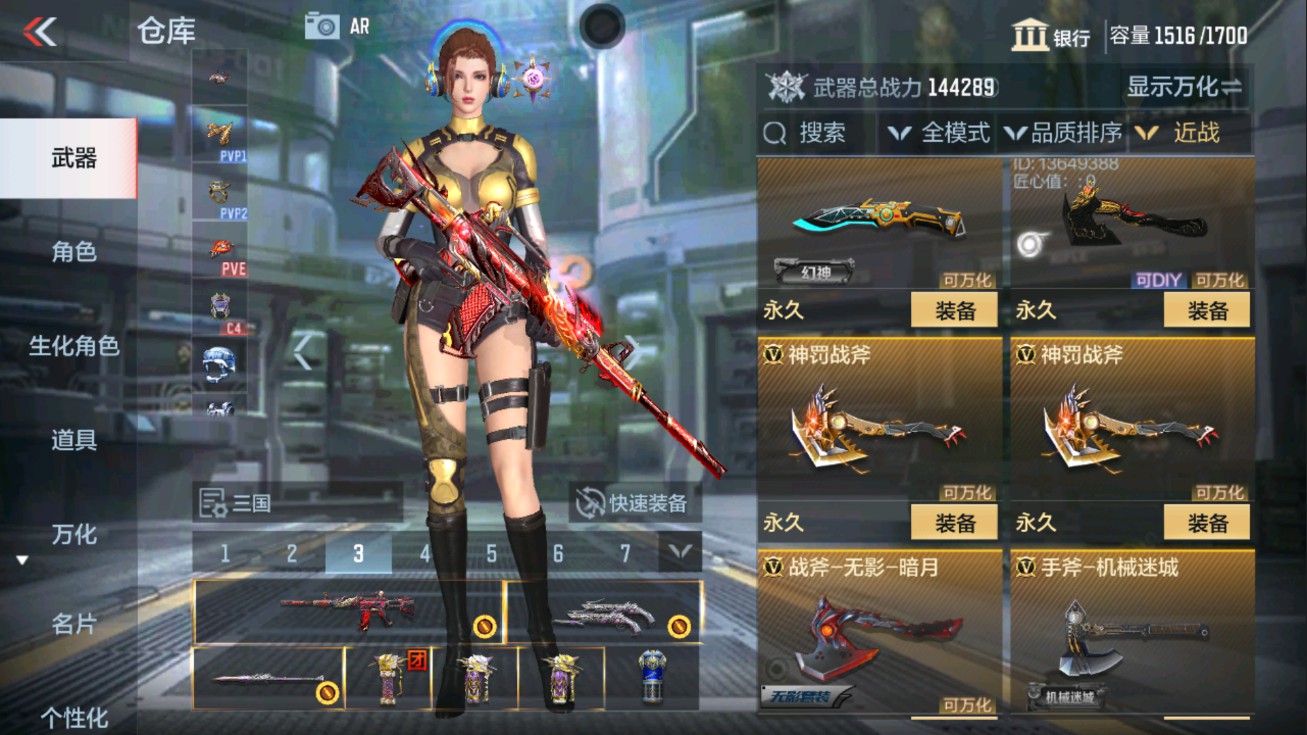Select the C4 equipment slot
This screenshot has height=735, width=1307.
pos(219,307)
